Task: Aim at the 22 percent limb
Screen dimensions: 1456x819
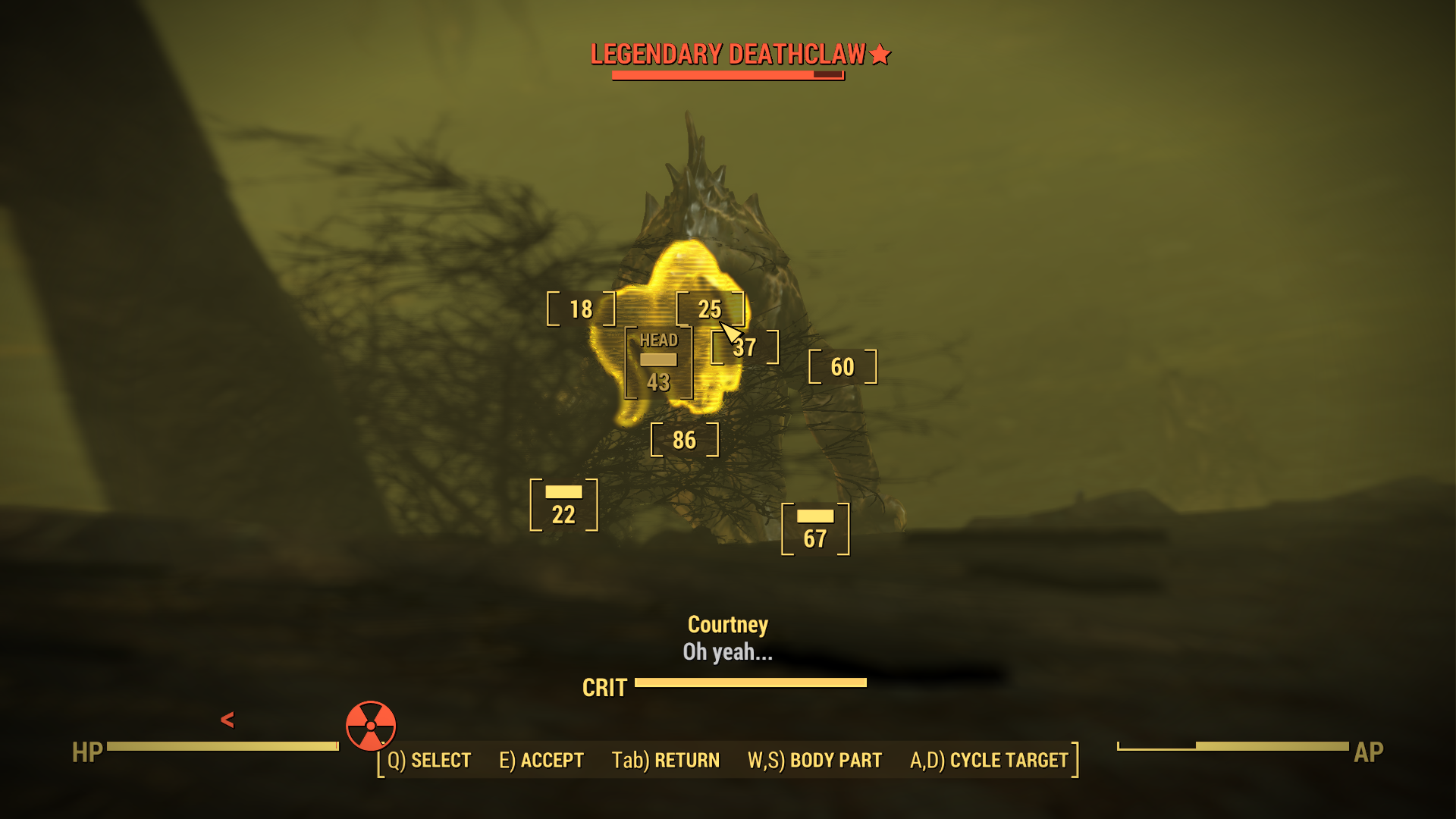Action: point(563,505)
